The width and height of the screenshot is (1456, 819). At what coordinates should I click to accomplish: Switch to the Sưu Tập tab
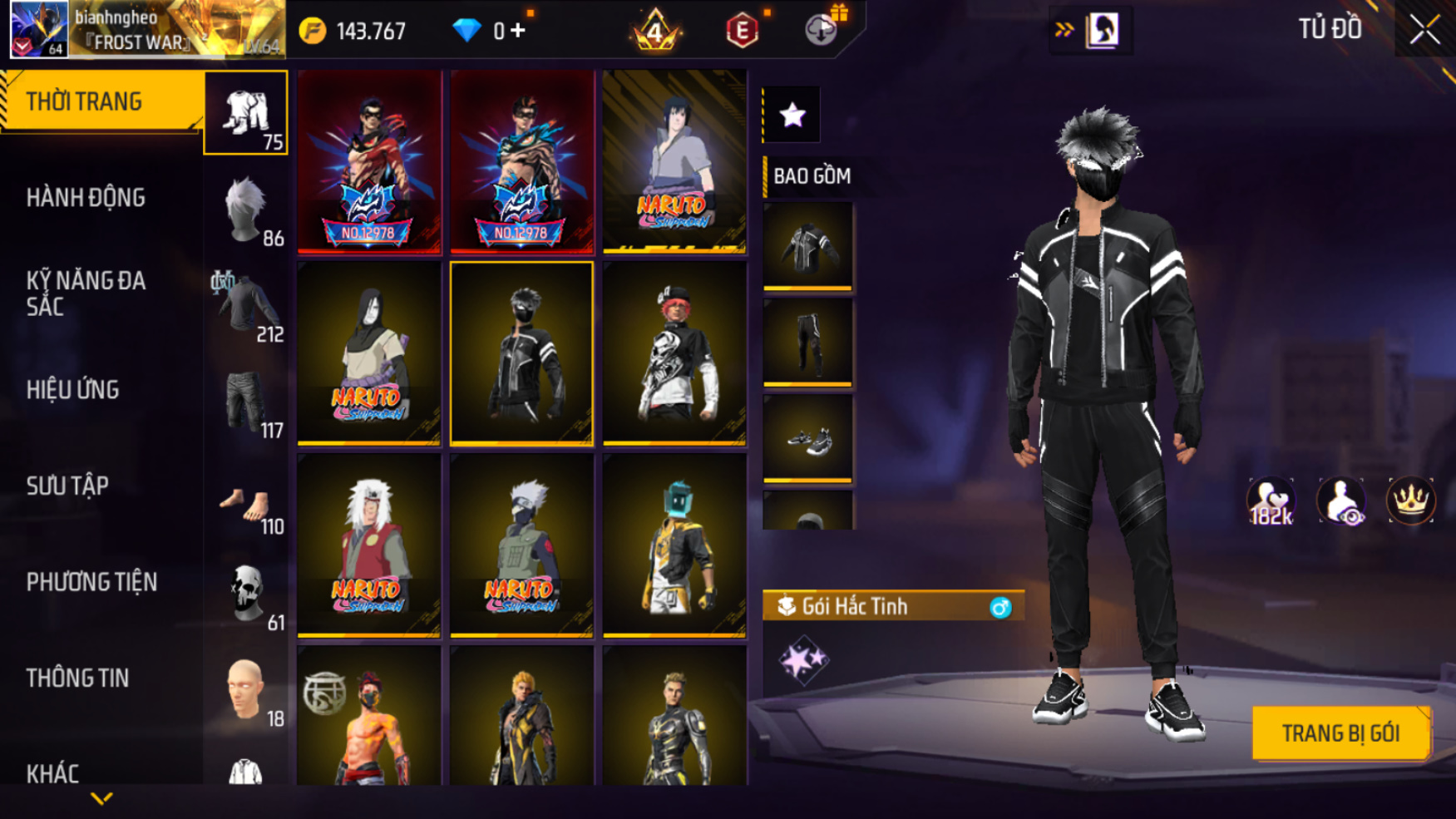click(67, 486)
